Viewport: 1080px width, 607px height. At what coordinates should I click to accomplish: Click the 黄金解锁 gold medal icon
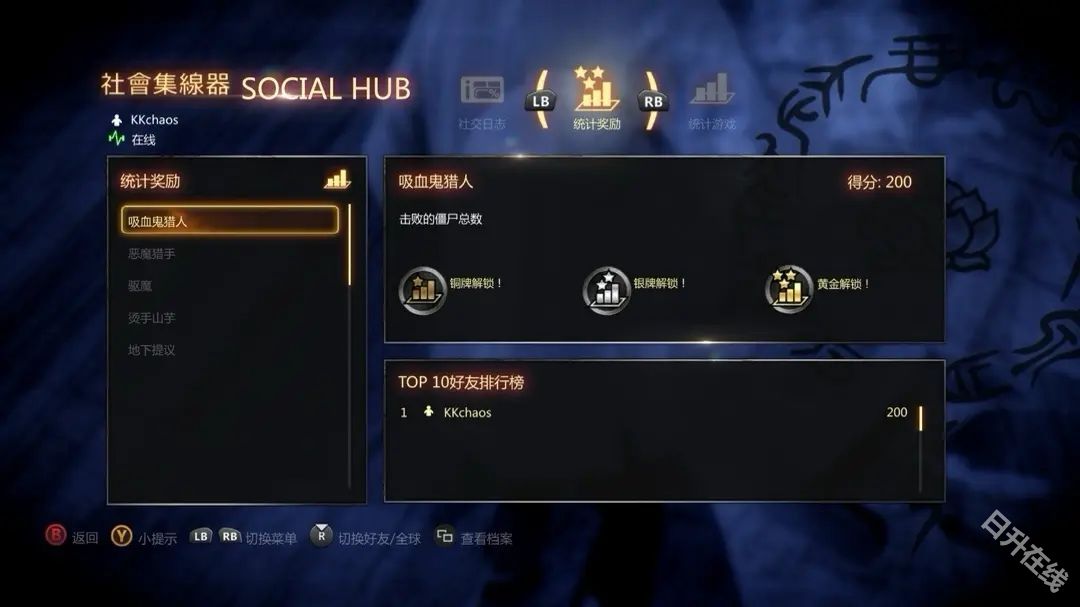(789, 289)
